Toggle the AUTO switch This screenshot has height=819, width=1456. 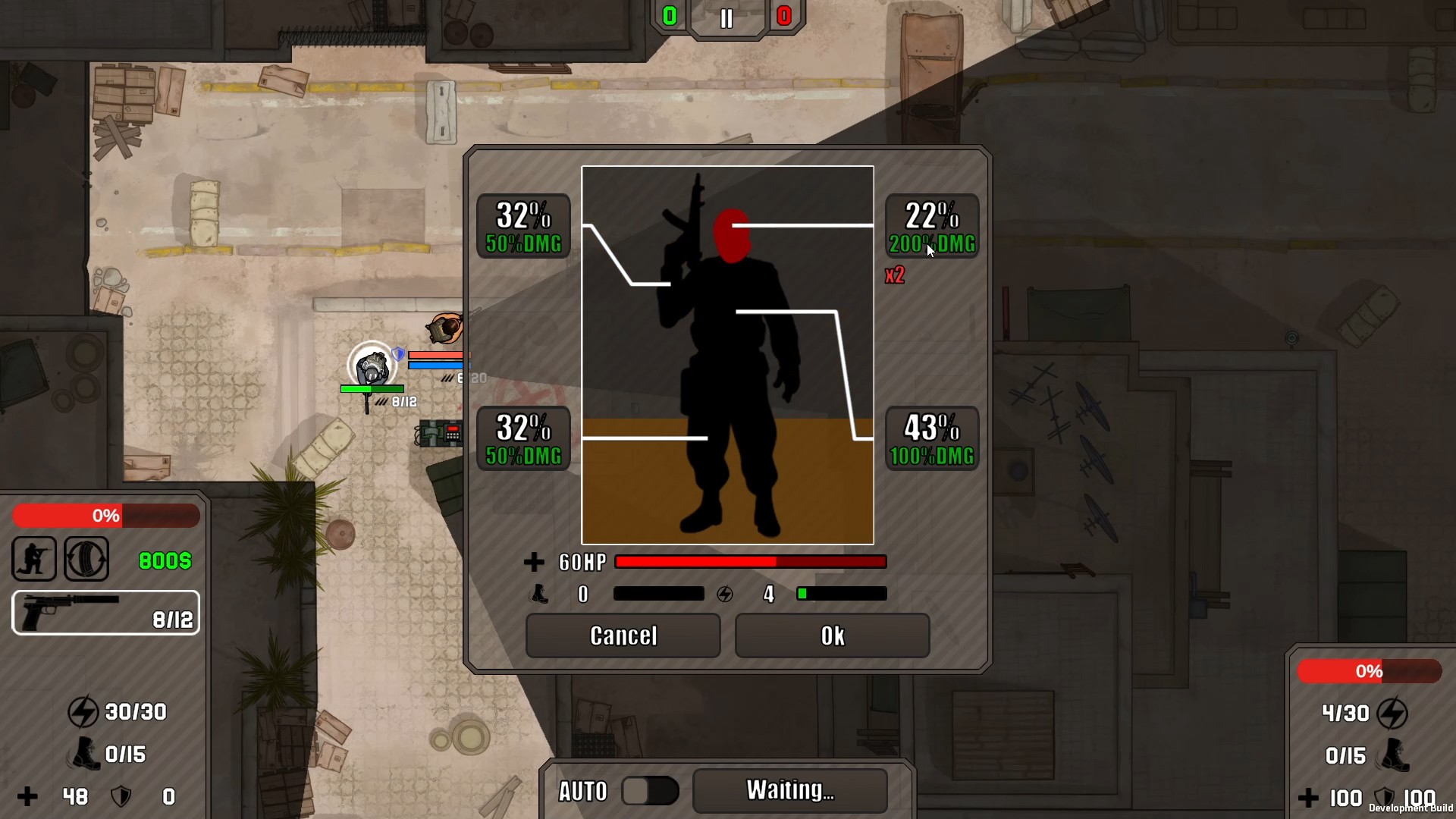[x=650, y=791]
